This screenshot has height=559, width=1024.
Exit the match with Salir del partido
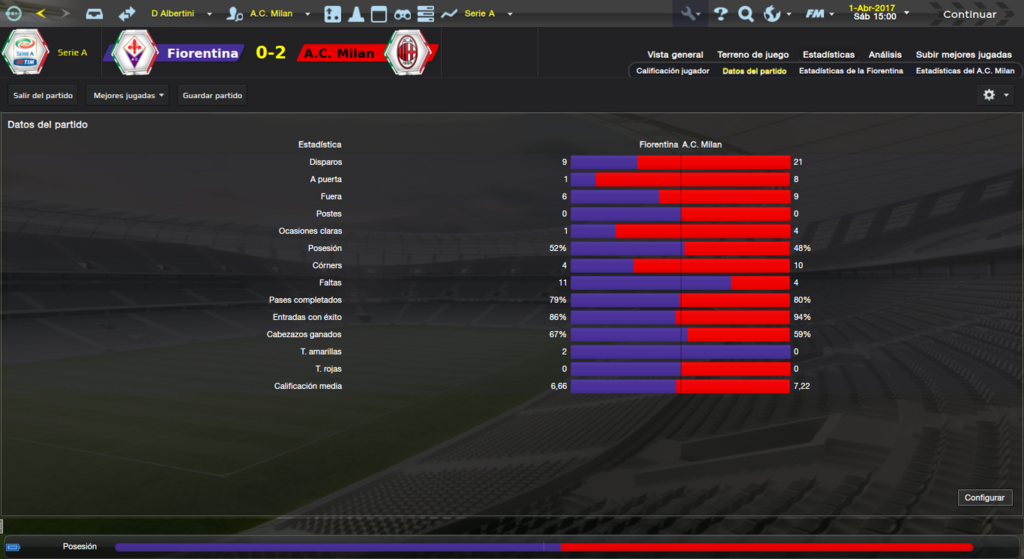point(43,95)
